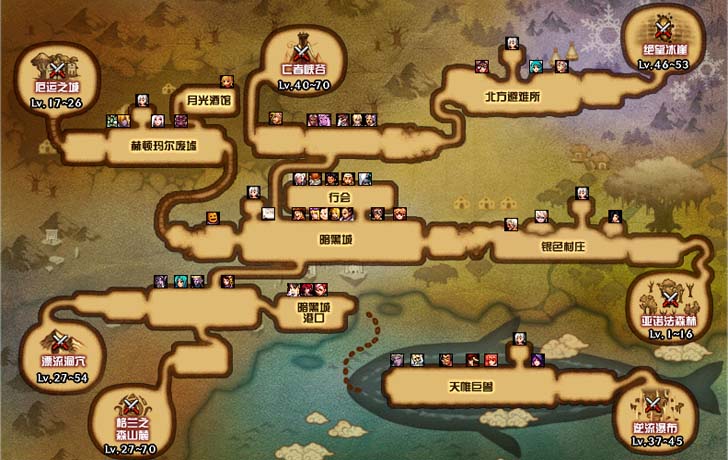
Task: Click the pumpkin-head NPC icon
Action: [x=212, y=218]
